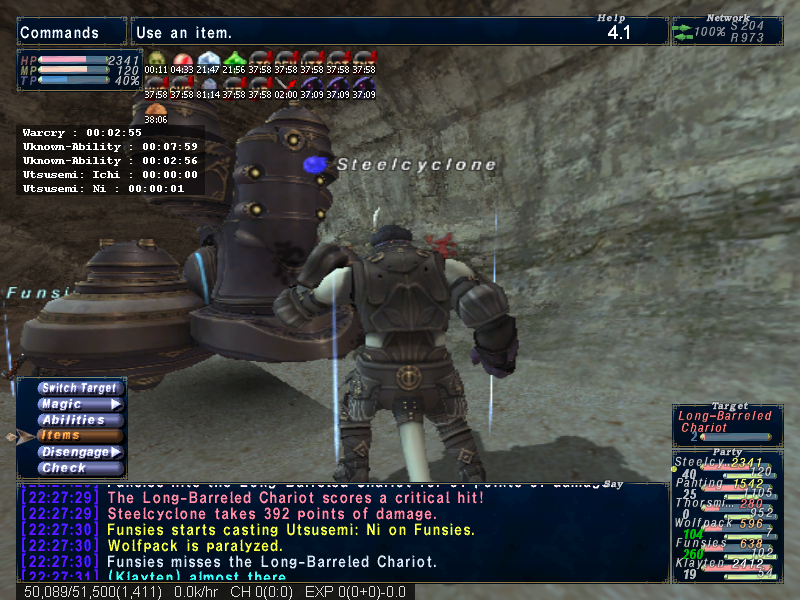Choose Disengage from the command menu
The image size is (800, 600).
click(80, 452)
